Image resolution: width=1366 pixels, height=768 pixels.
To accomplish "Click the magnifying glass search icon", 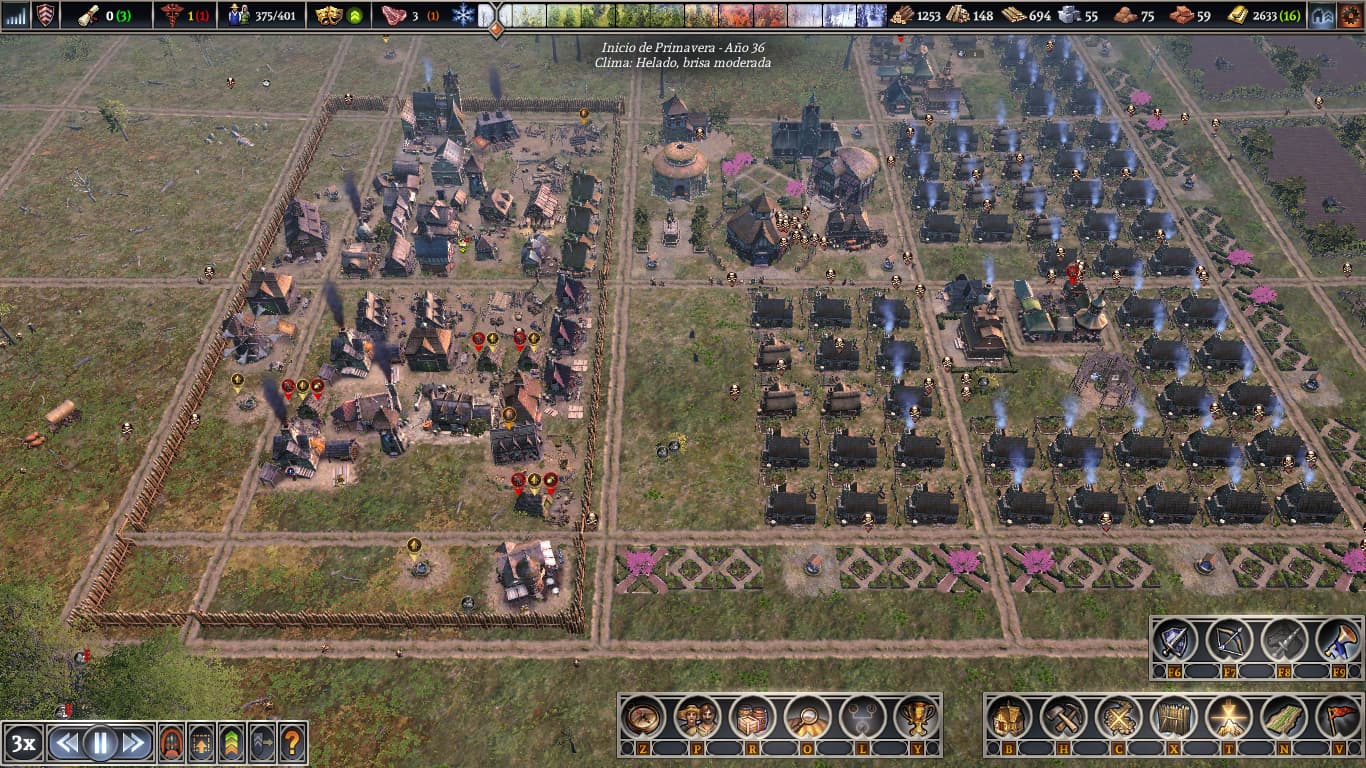I will 805,716.
